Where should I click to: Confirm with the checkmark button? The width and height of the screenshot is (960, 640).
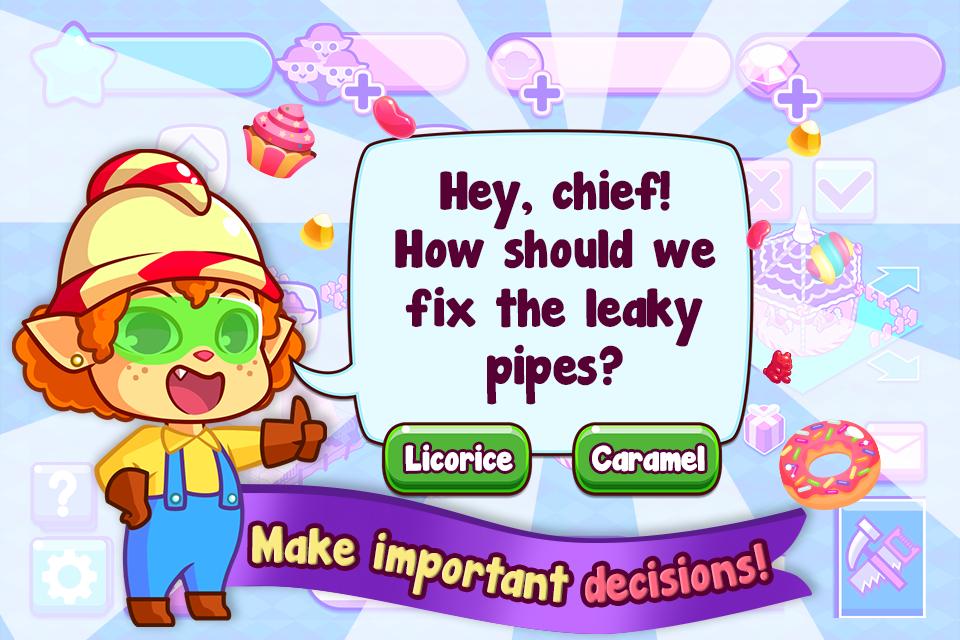coord(845,188)
